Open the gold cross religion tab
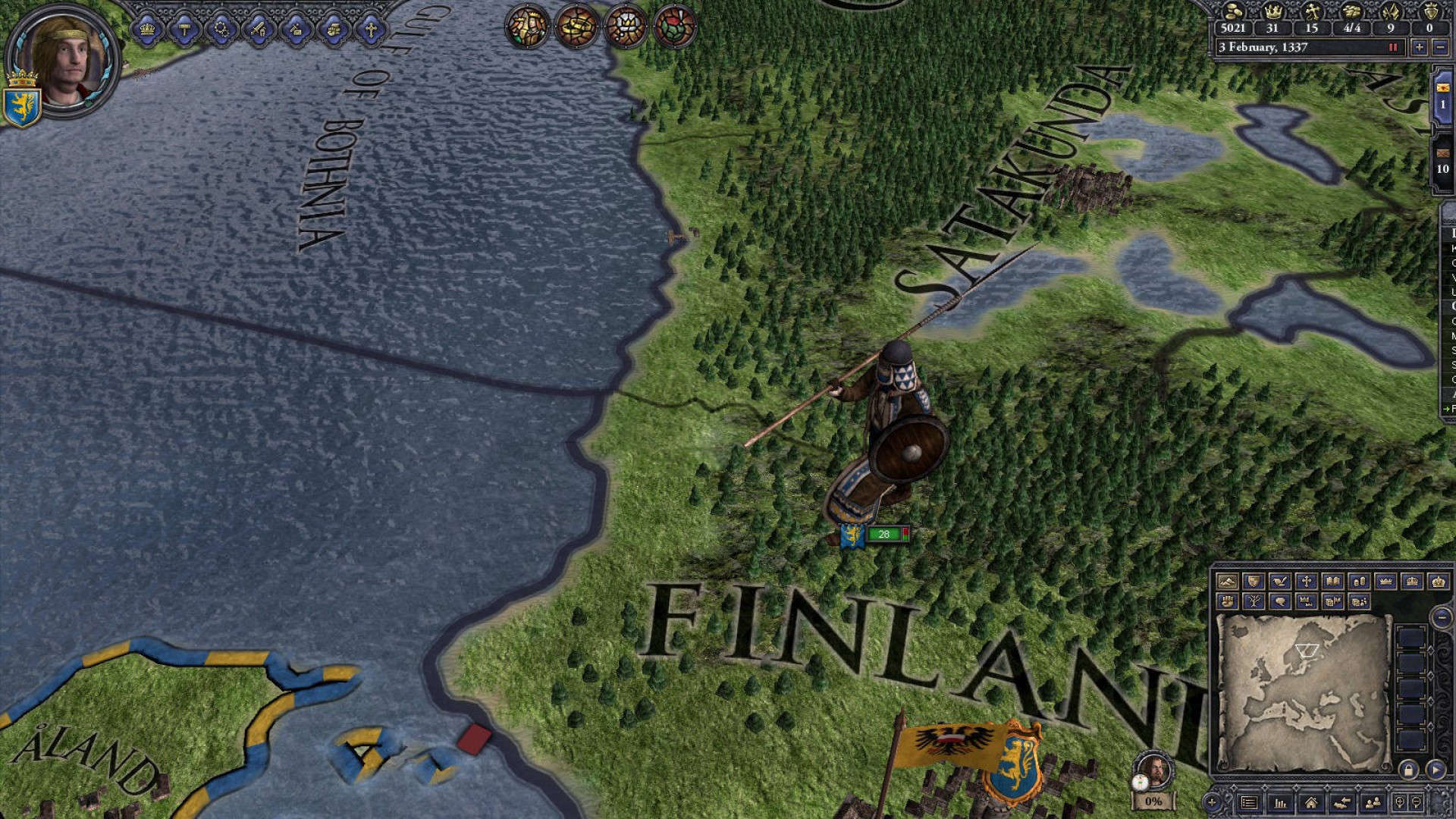Viewport: 1456px width, 819px height. pyautogui.click(x=370, y=30)
